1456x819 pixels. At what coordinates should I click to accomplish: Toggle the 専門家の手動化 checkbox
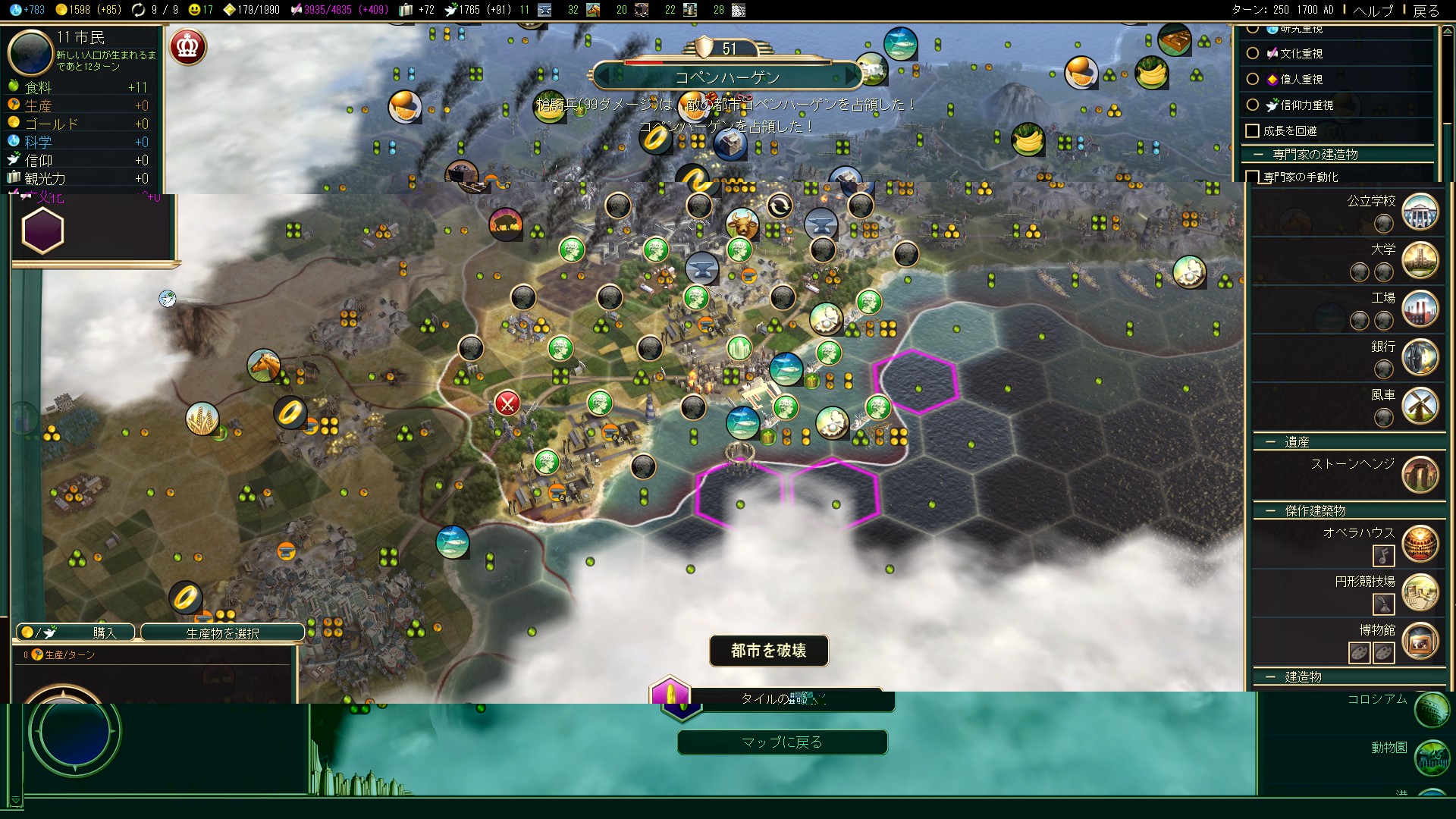point(1253,177)
